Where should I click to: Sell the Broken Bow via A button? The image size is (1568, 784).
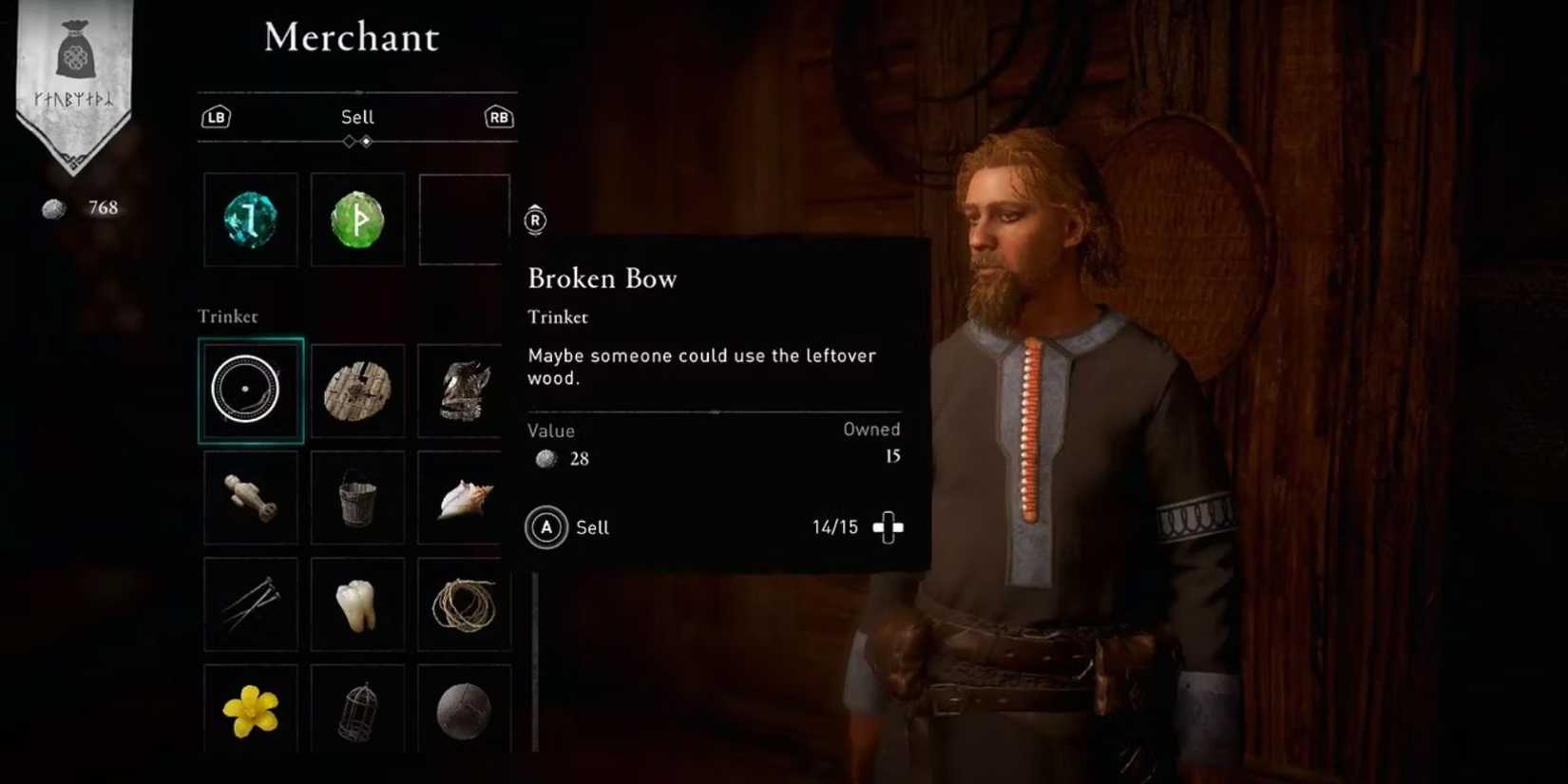545,527
